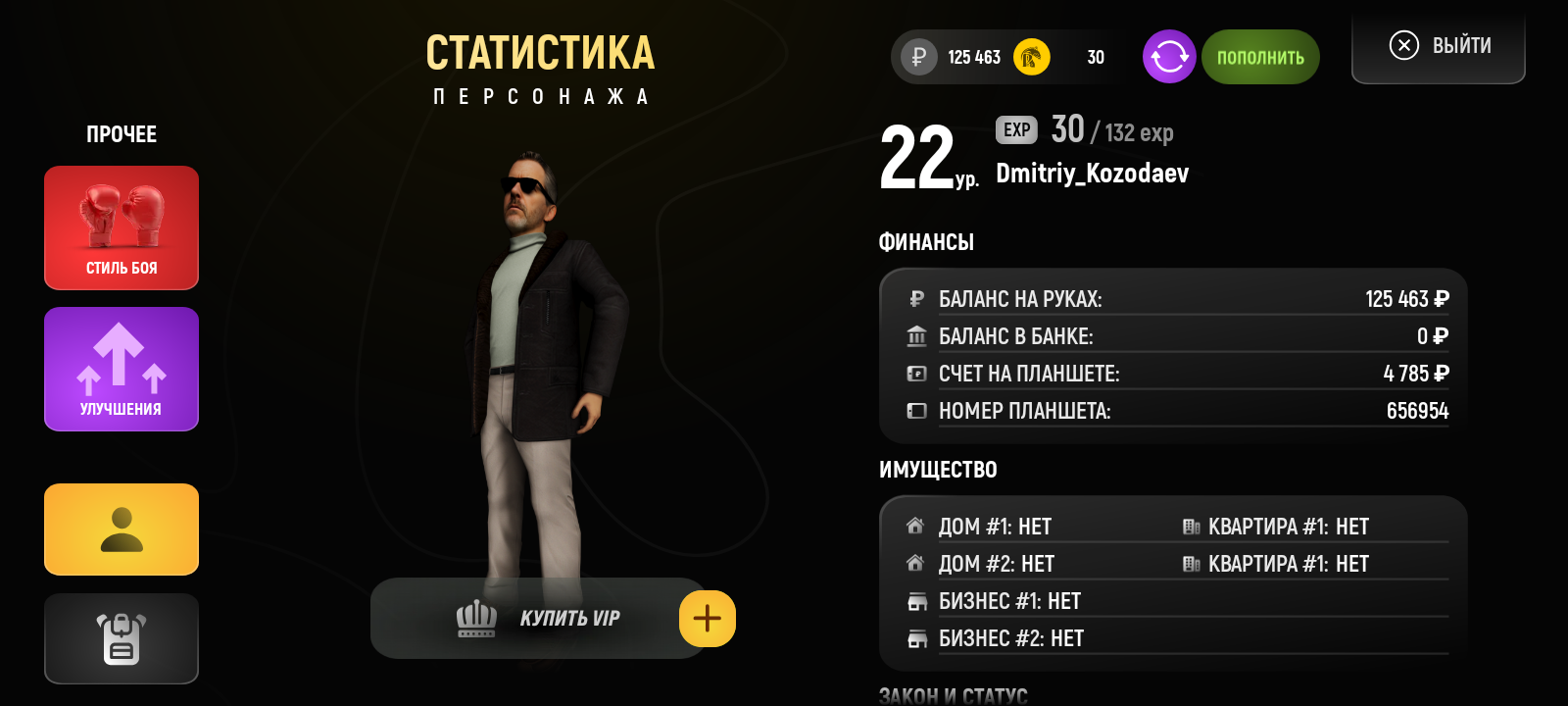
Task: Click the tablet icon beside СЧЕТ НА ПЛАНШЕТЕ
Action: point(916,373)
